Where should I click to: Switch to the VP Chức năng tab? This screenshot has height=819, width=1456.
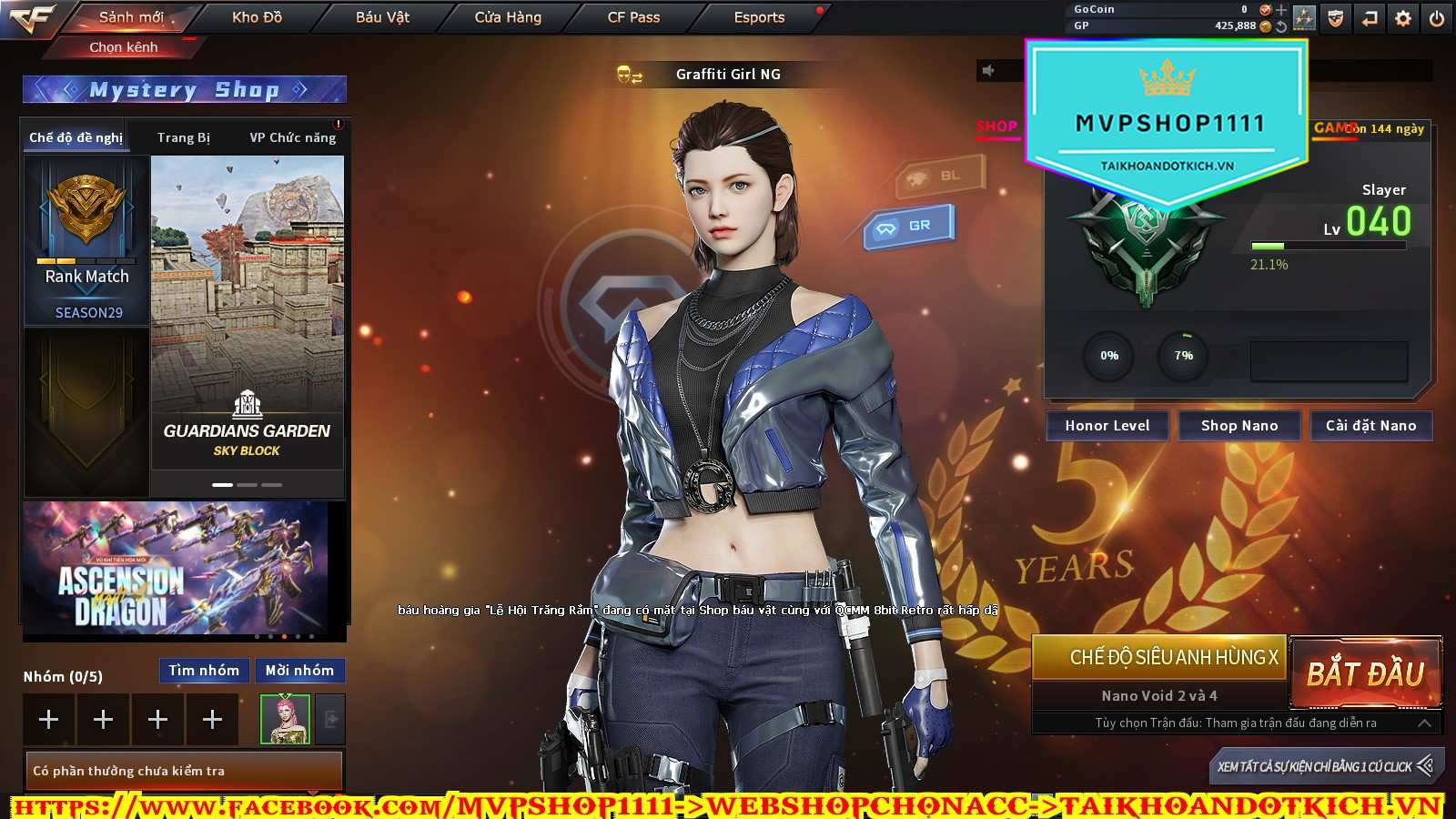tap(293, 137)
